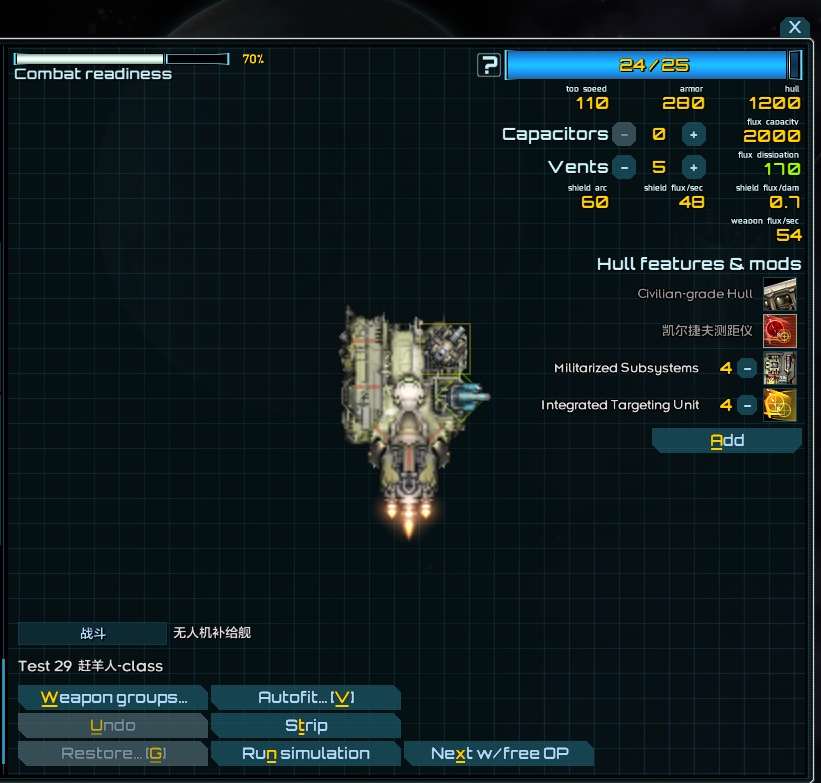Decrease Capacitors with the minus button
The image size is (821, 783).
[624, 134]
